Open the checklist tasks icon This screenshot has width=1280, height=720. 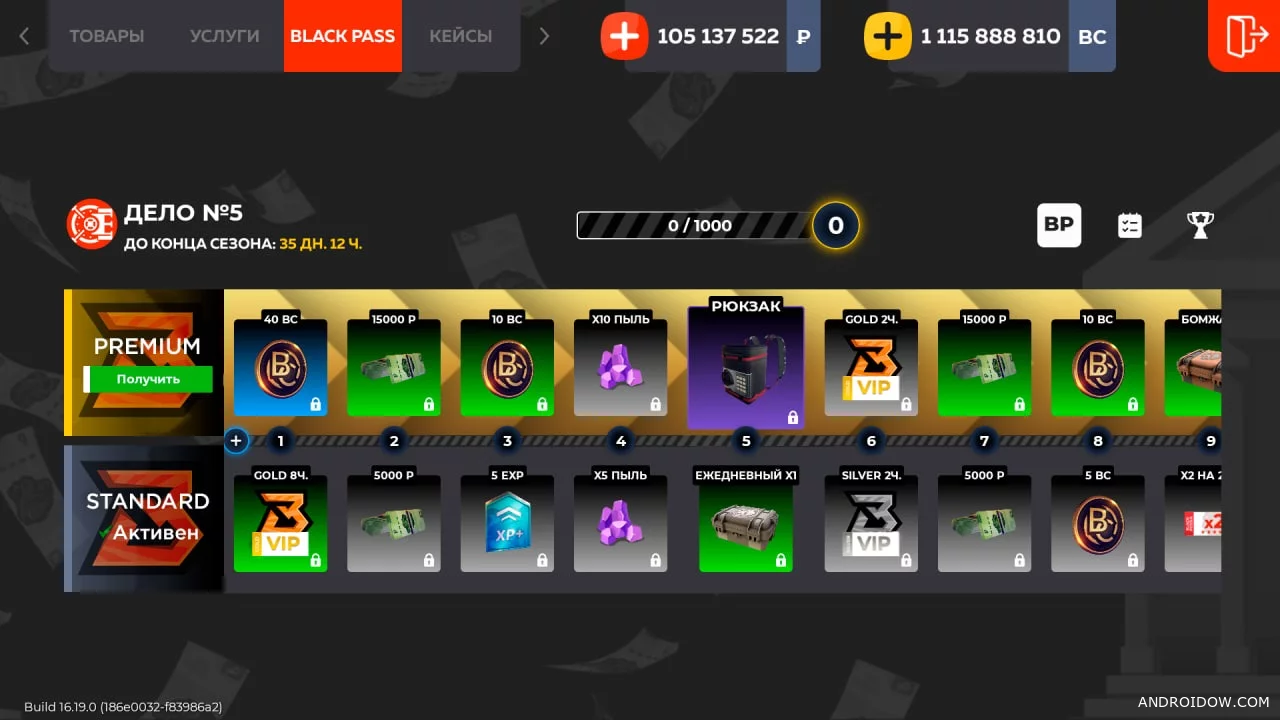point(1129,225)
